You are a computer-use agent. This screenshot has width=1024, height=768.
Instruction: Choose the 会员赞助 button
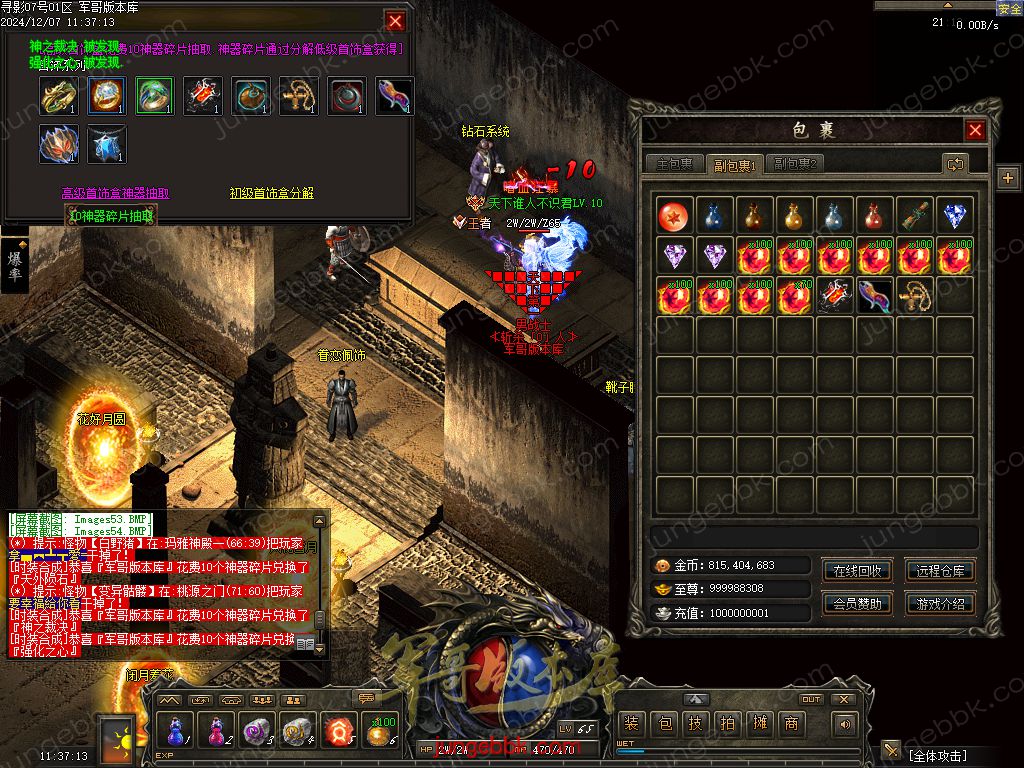(857, 604)
